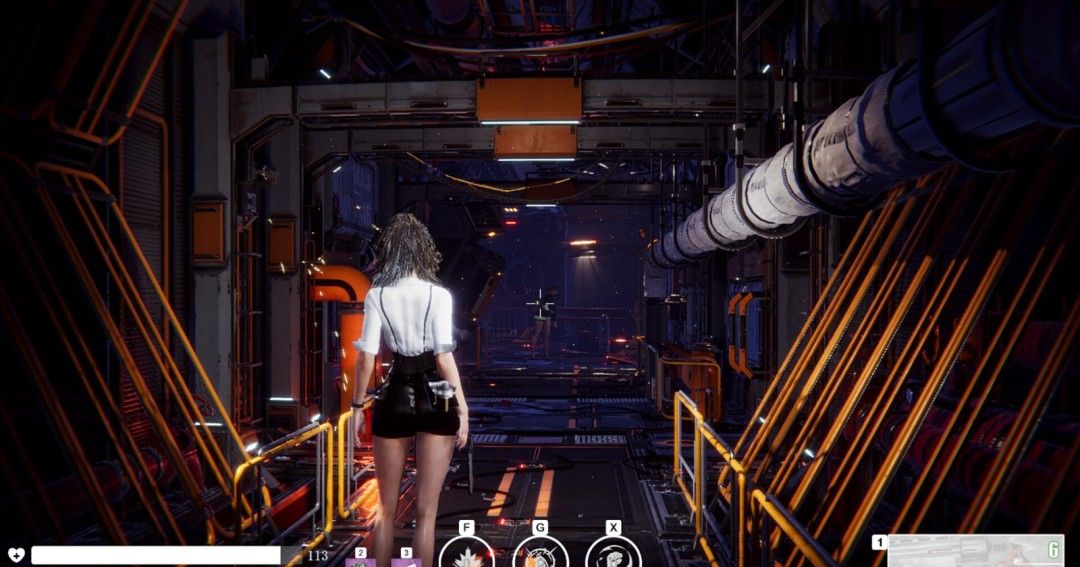Pick the purple item slot numbered 3
The height and width of the screenshot is (567, 1080).
pyautogui.click(x=406, y=561)
